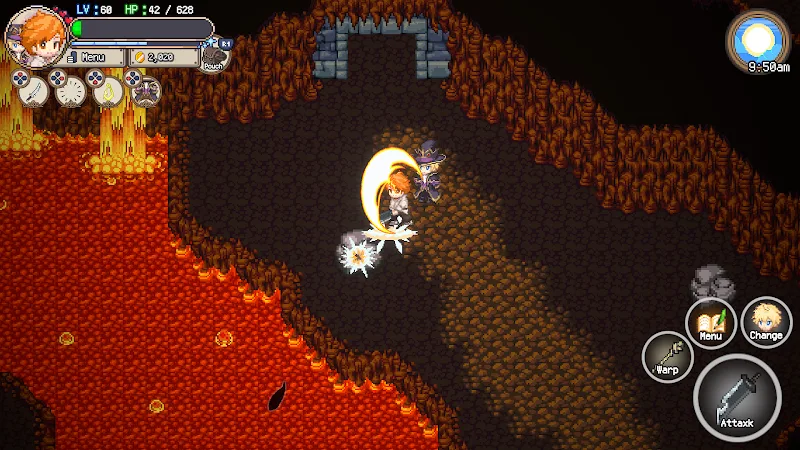Select the curved sword quick slot
800x450 pixels.
(33, 91)
